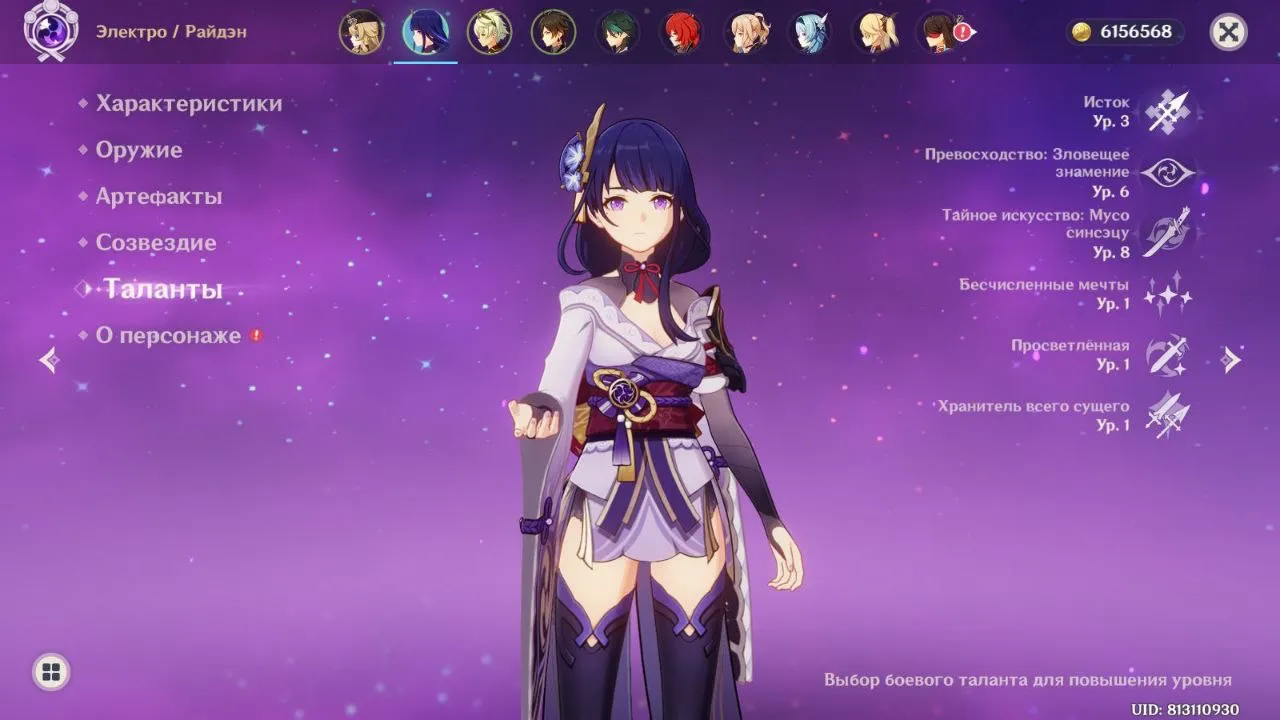Select the green-haired character portrait
This screenshot has height=720, width=1280.
tap(617, 32)
